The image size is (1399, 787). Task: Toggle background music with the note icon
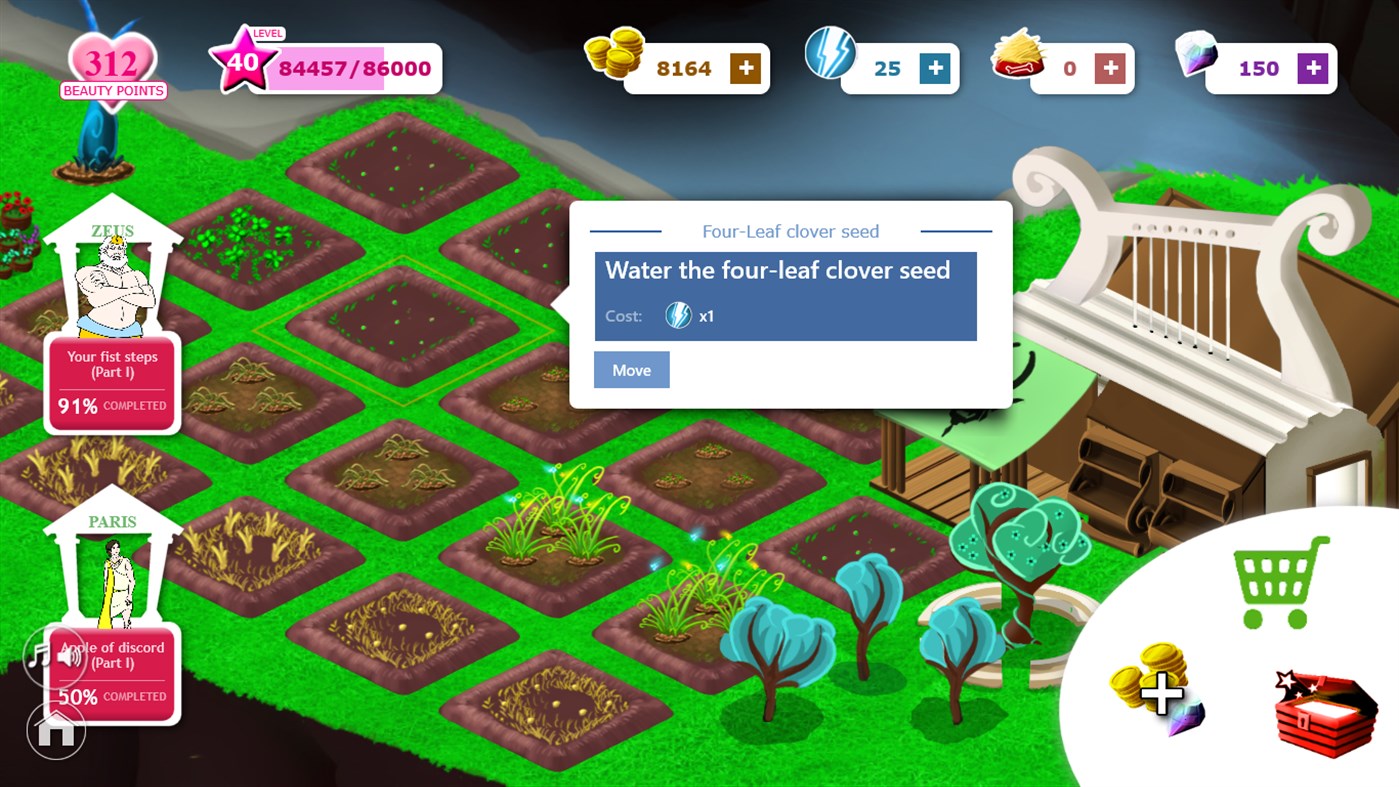point(38,655)
